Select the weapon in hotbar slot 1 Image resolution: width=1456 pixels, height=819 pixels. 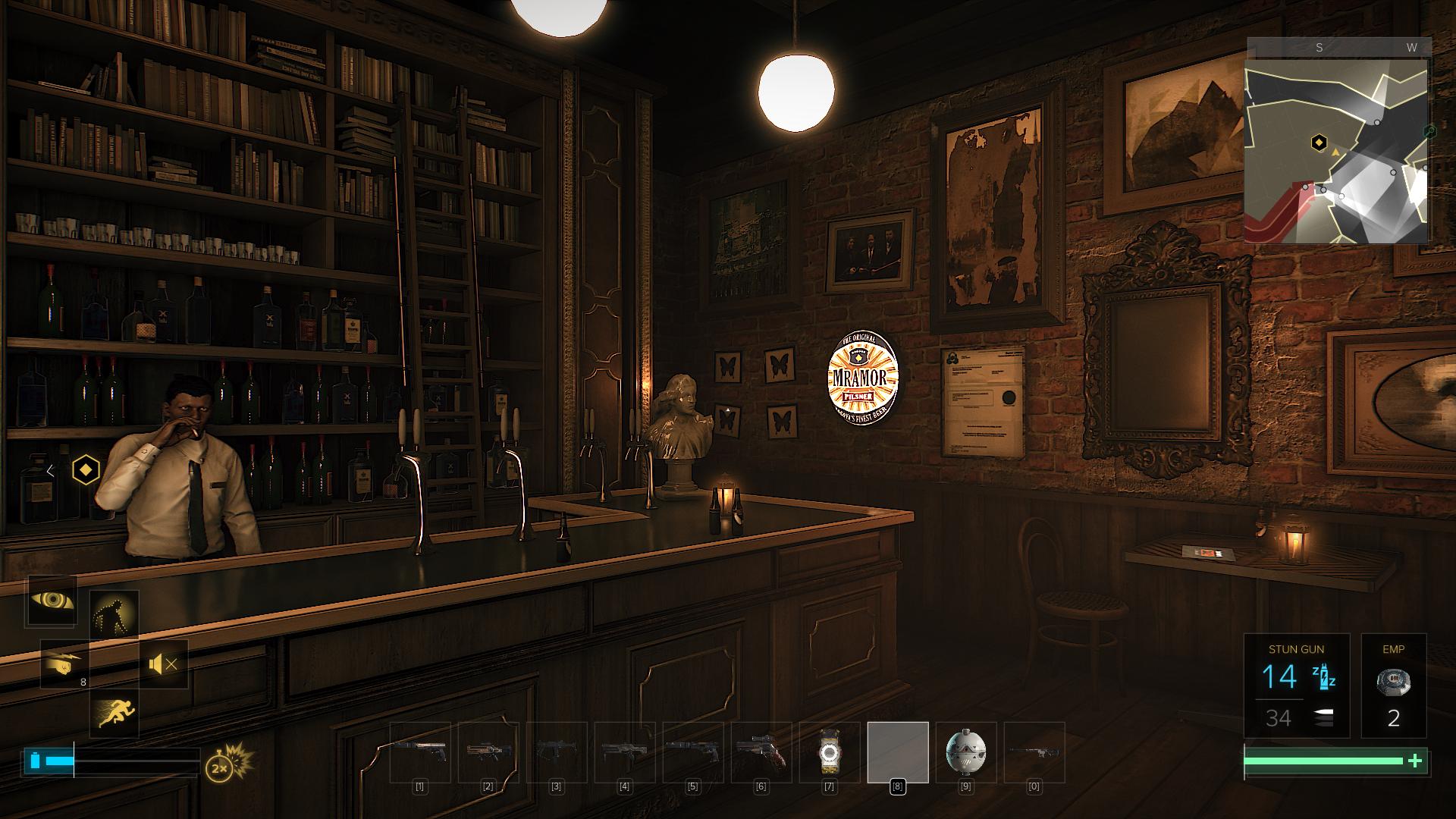click(420, 752)
